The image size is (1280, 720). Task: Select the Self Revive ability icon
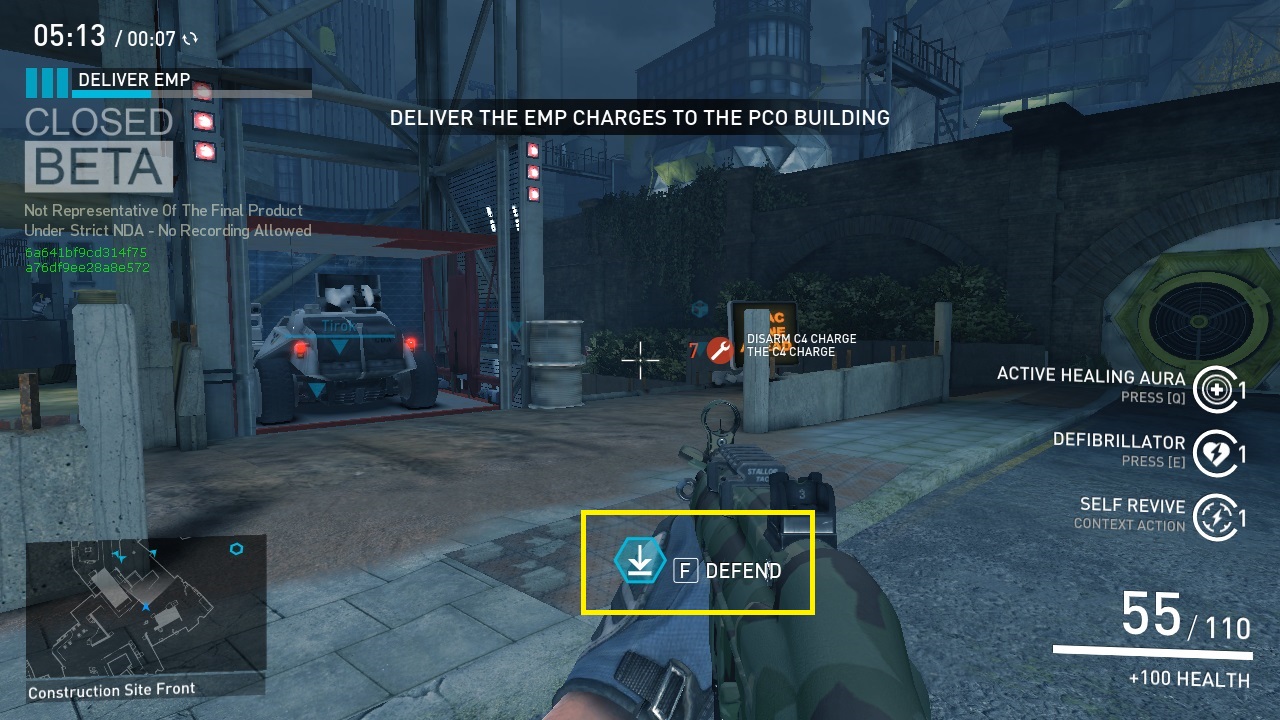coord(1216,517)
